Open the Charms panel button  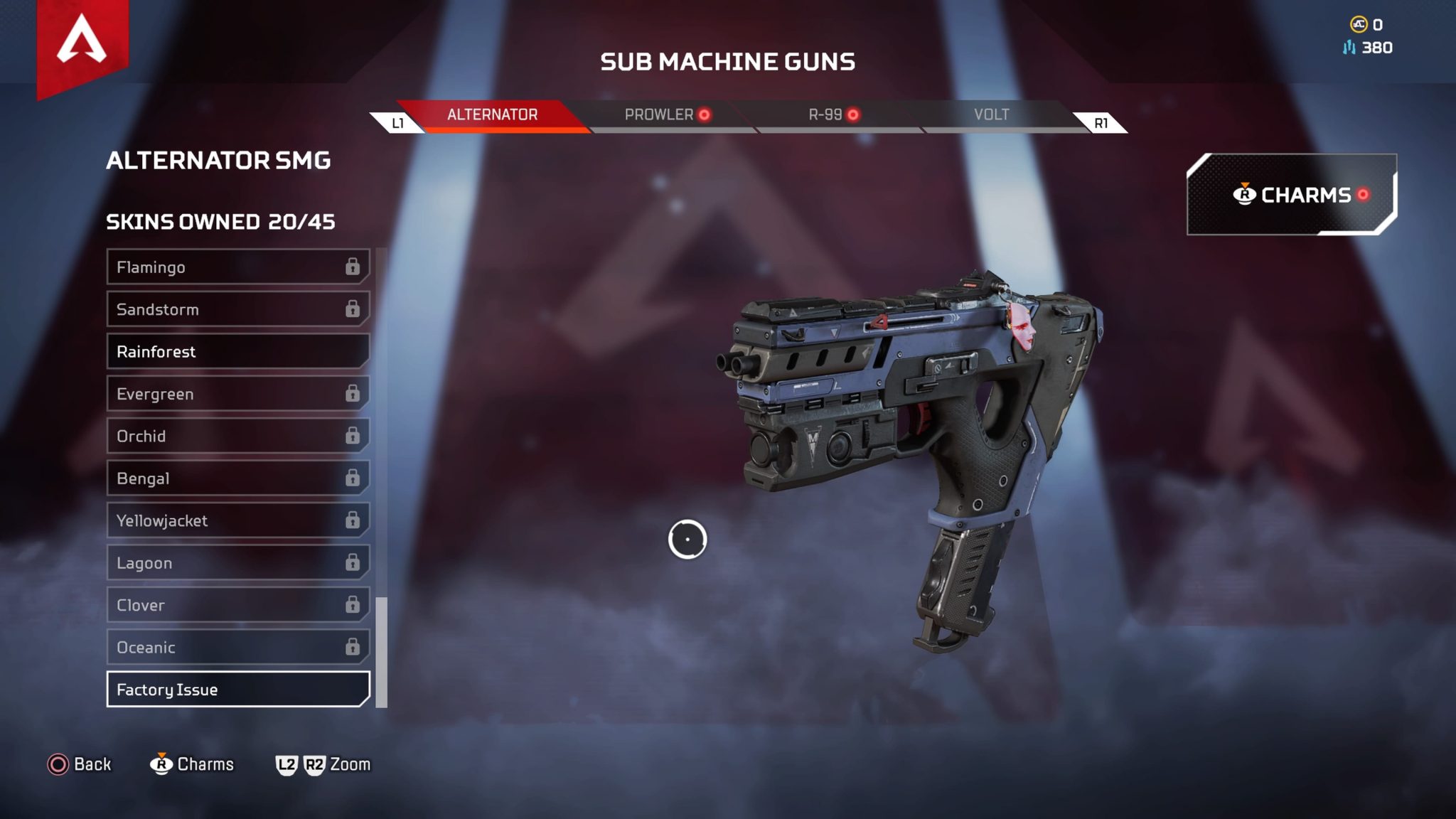pos(1291,195)
